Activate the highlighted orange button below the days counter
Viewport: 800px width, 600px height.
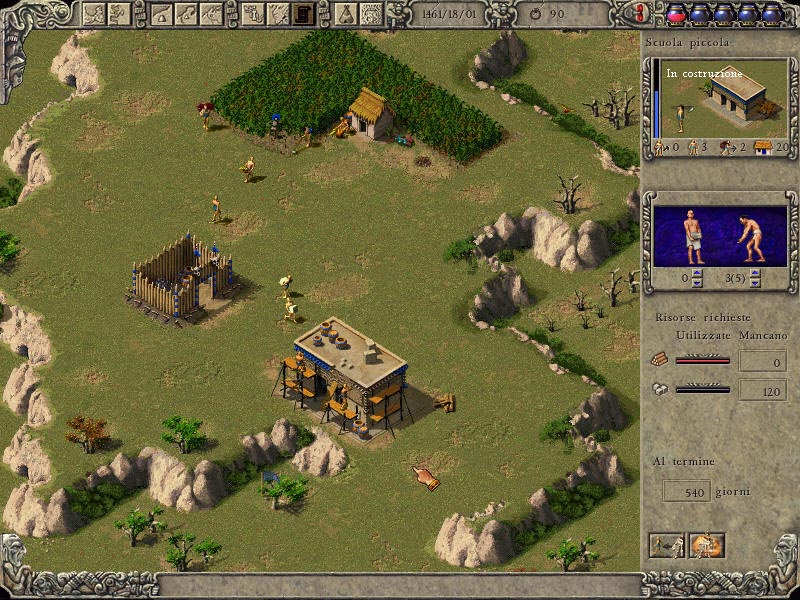coord(706,545)
